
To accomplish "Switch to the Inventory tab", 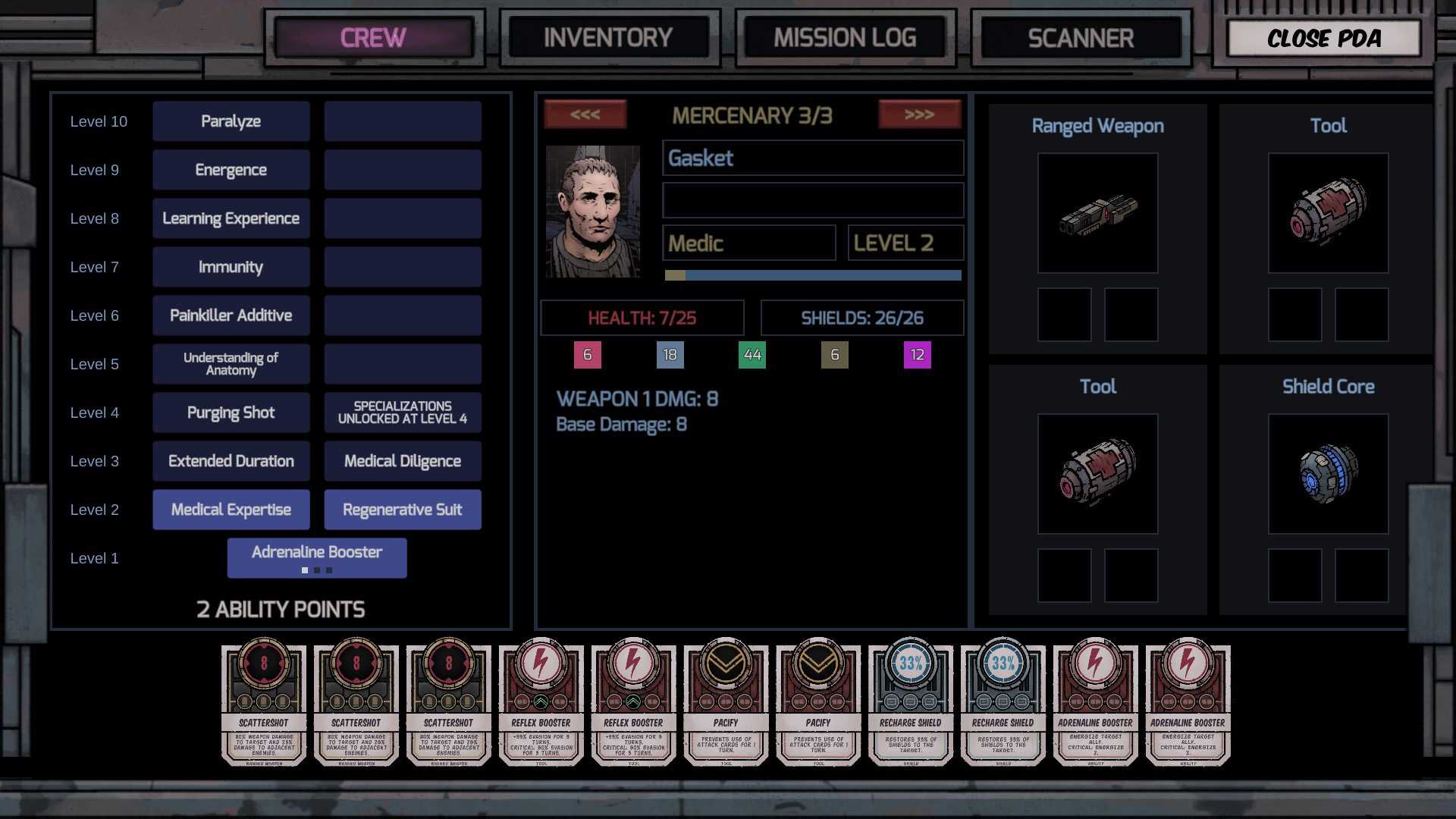I will [x=609, y=37].
